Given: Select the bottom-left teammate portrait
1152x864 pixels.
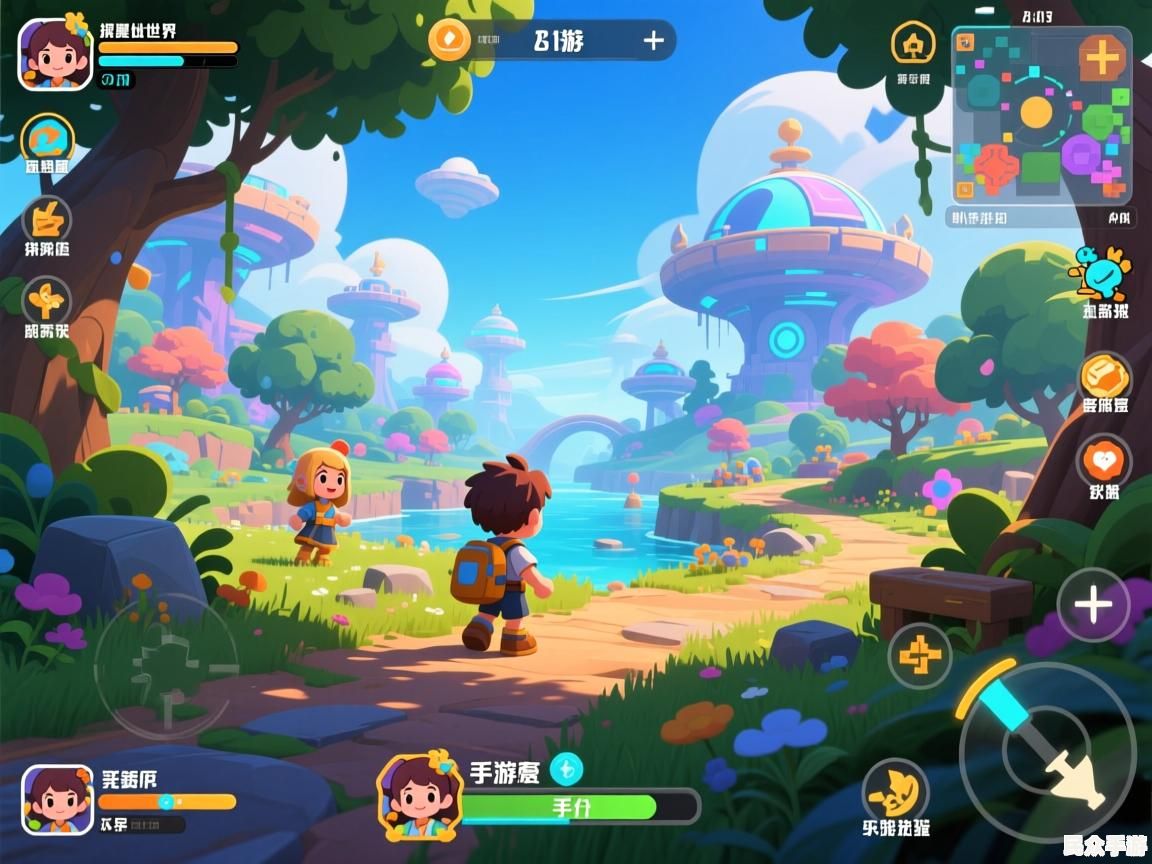Looking at the screenshot, I should pyautogui.click(x=57, y=800).
